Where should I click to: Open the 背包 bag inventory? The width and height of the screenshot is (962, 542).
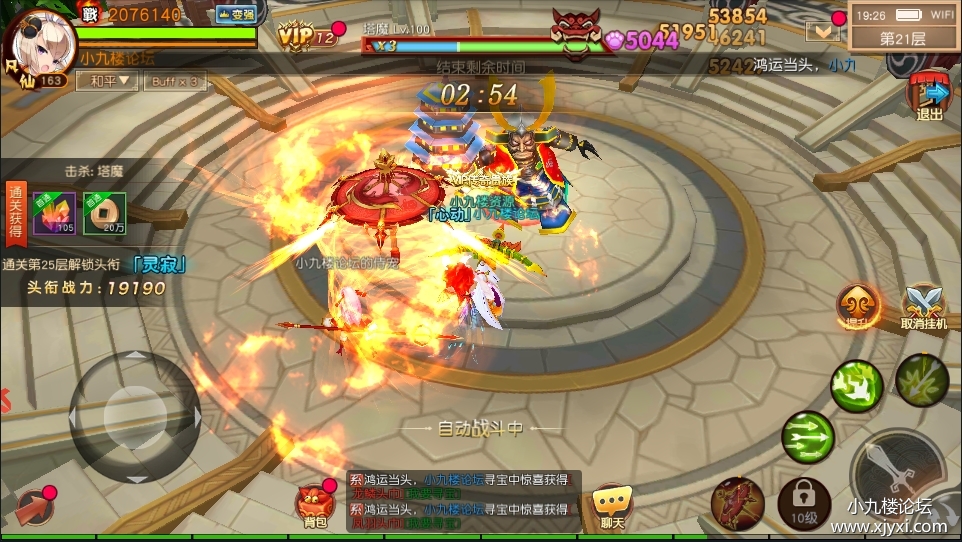[315, 503]
